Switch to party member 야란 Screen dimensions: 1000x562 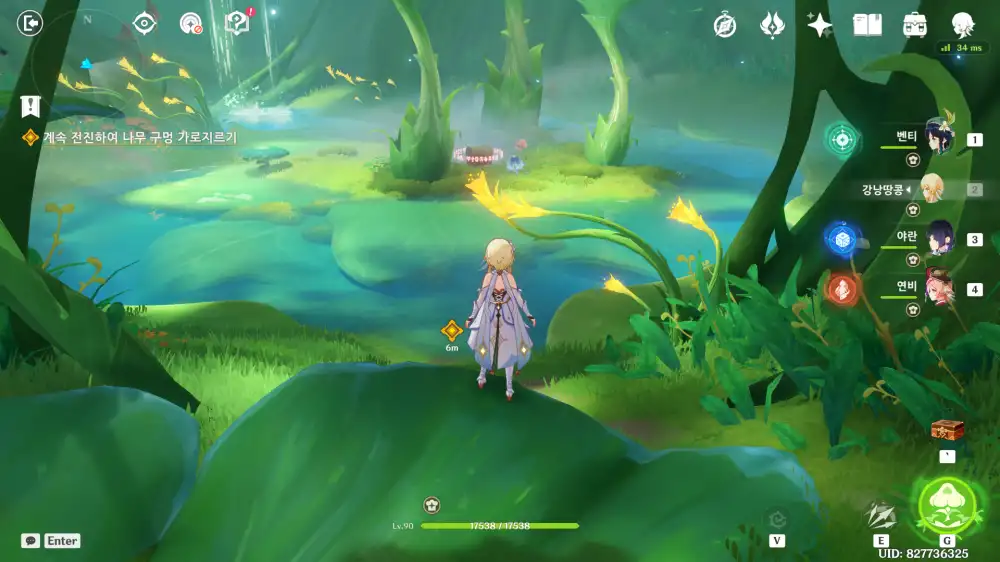pos(938,238)
